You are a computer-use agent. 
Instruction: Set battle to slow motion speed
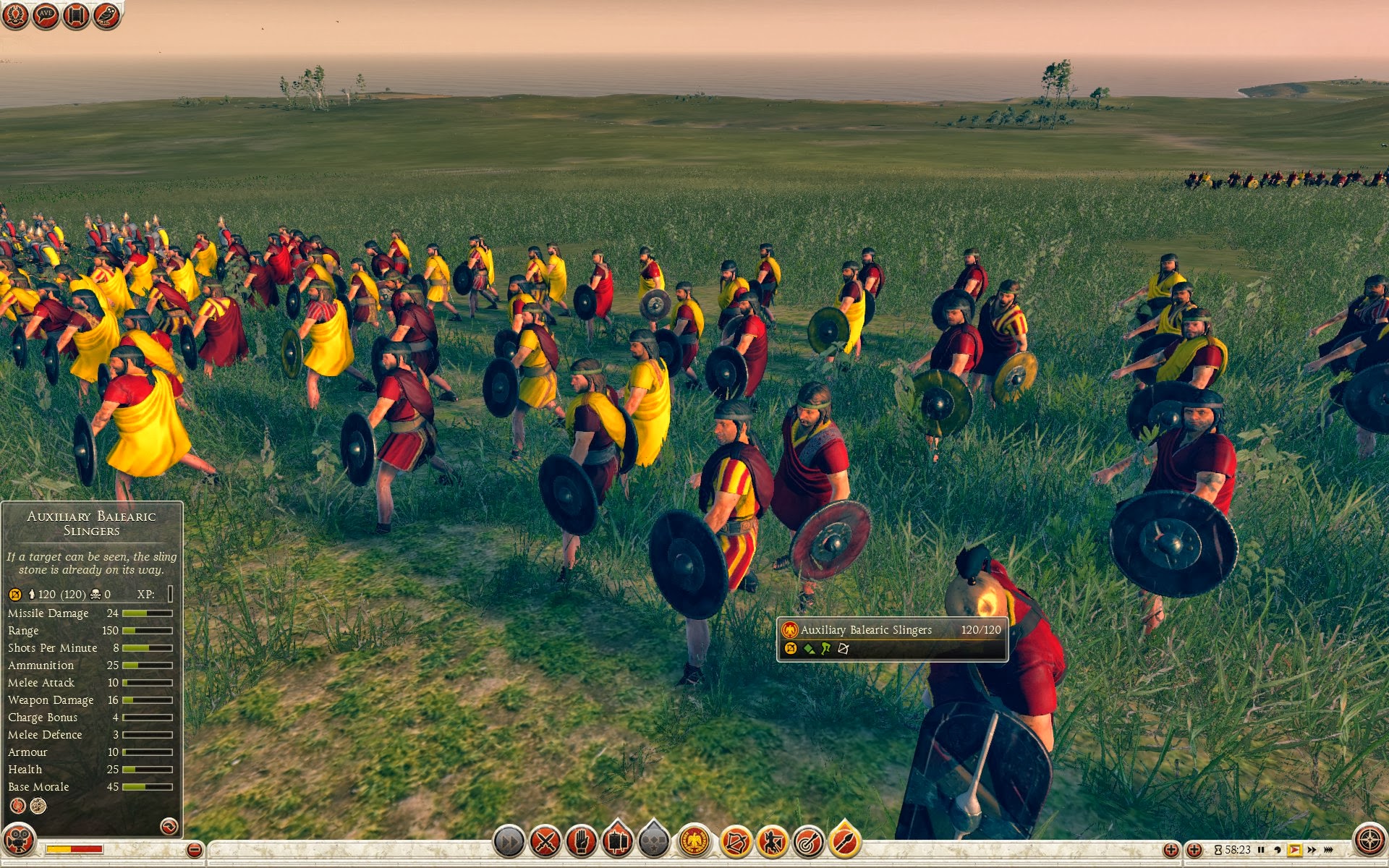click(1278, 850)
